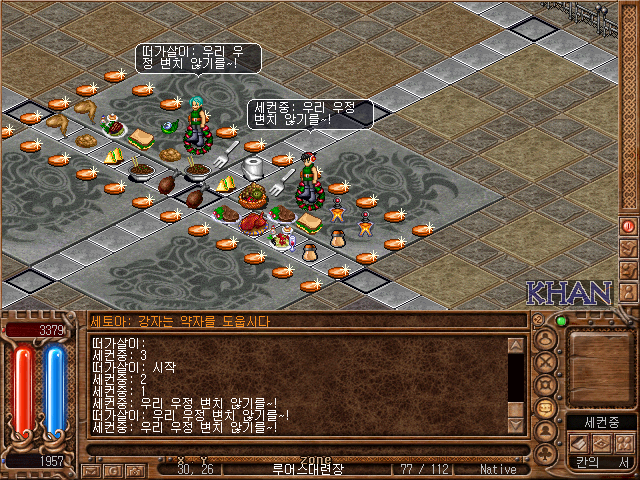Screen dimensions: 640x480
Task: Click the red pause-symbol button
Action: point(628,226)
